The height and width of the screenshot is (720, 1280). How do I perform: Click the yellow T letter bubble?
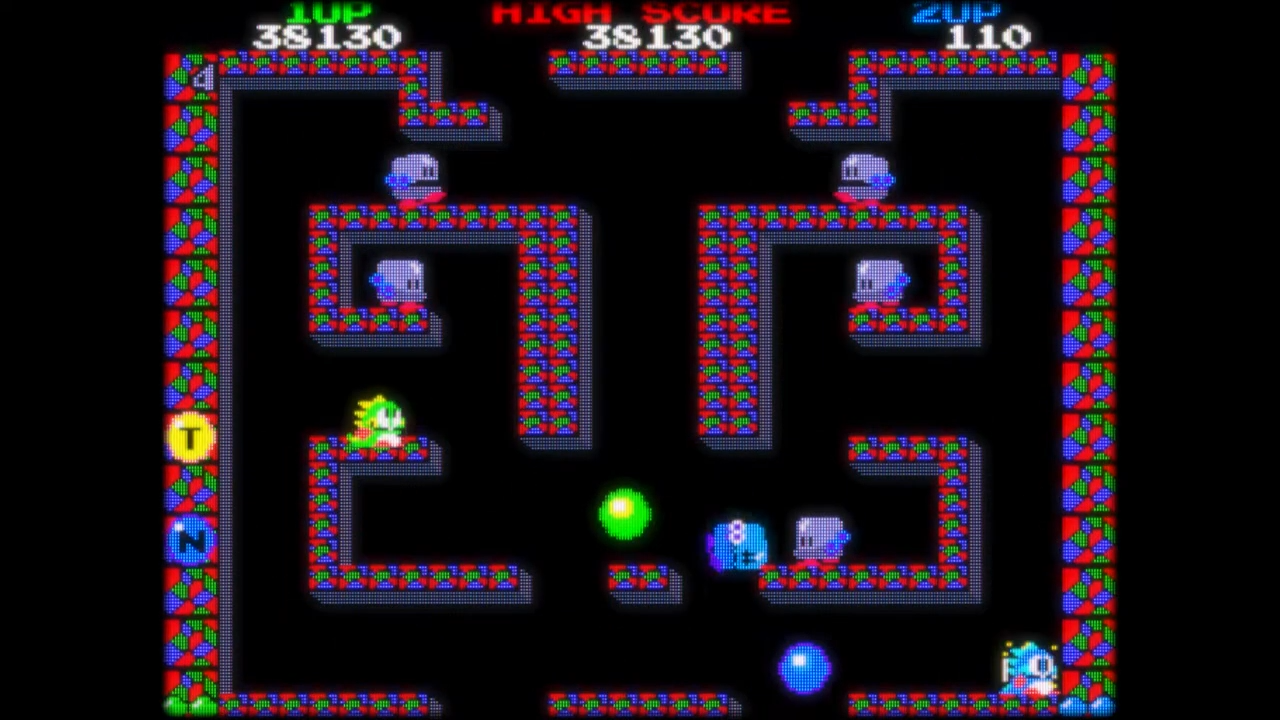tap(190, 438)
